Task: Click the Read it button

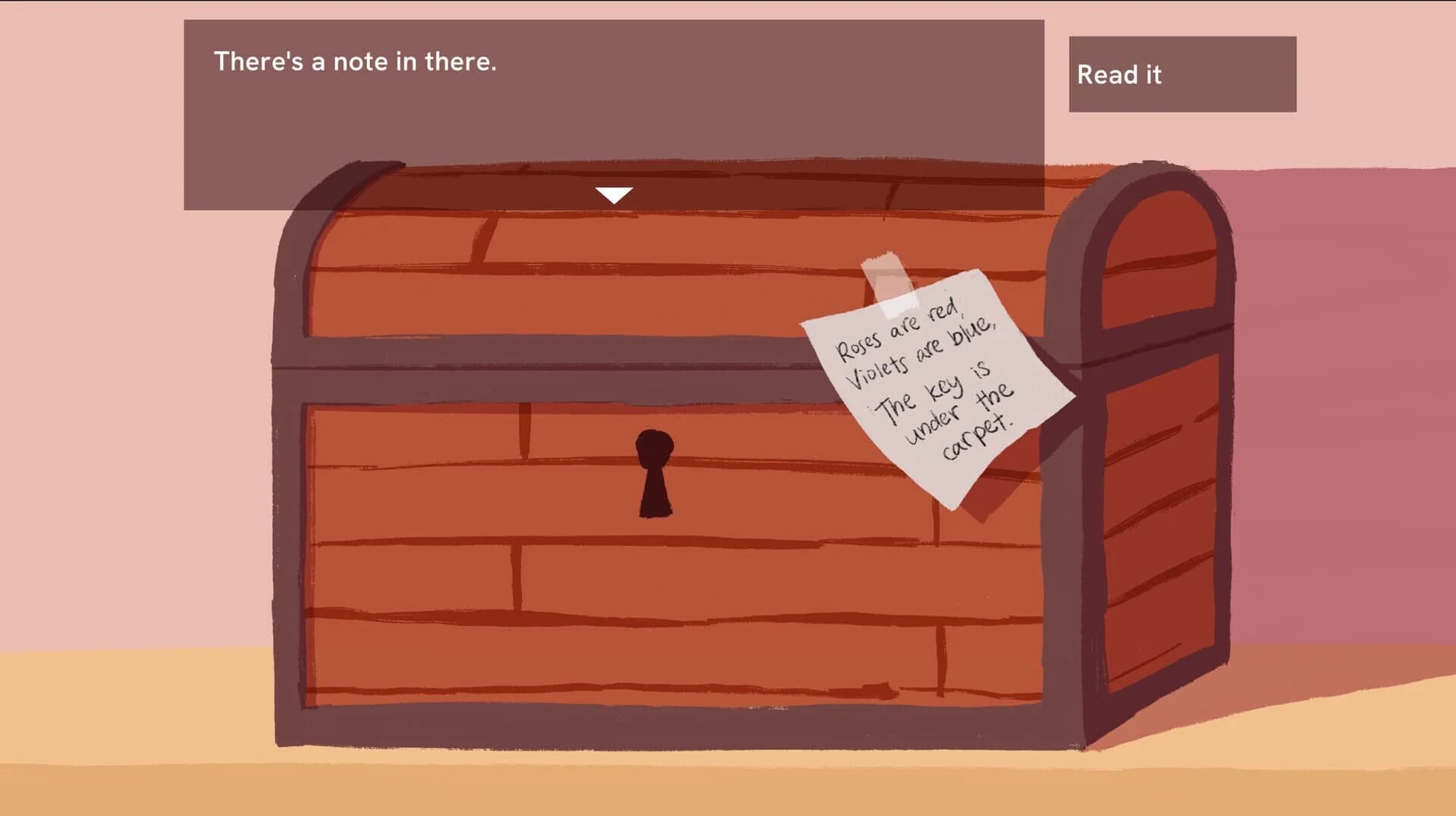Action: [1183, 74]
